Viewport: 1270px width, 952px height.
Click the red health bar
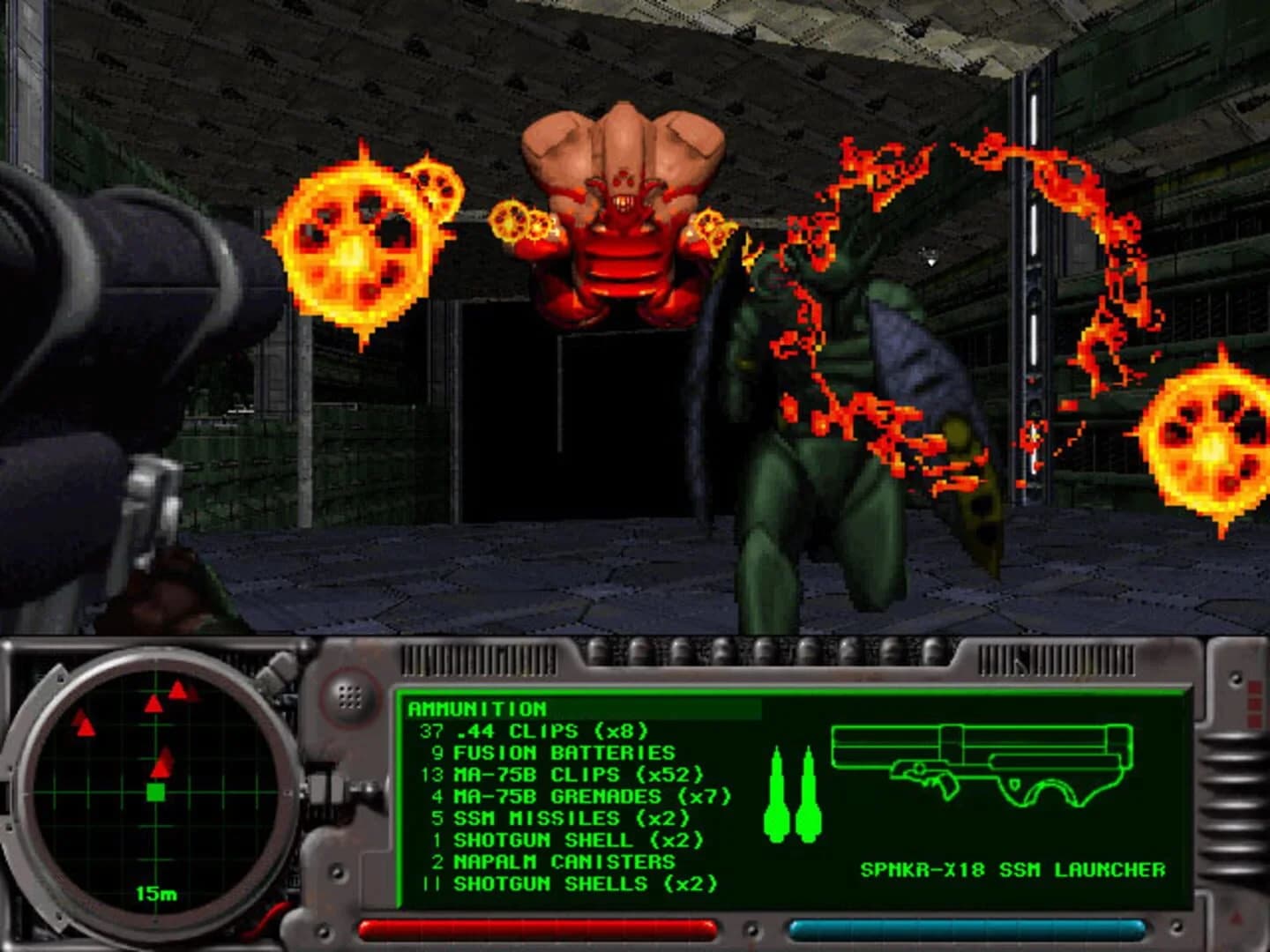(536, 926)
